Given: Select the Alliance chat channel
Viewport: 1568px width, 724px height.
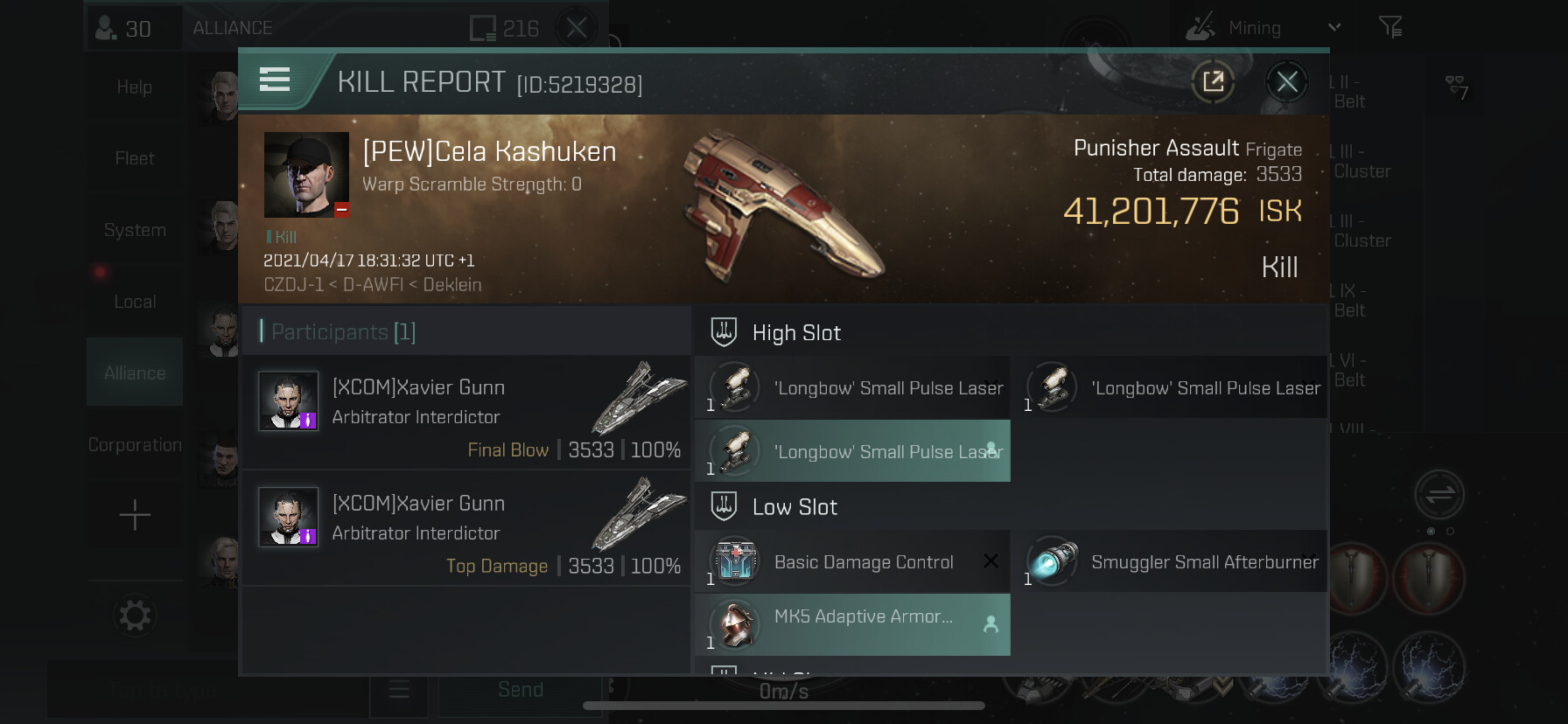Looking at the screenshot, I should 135,372.
